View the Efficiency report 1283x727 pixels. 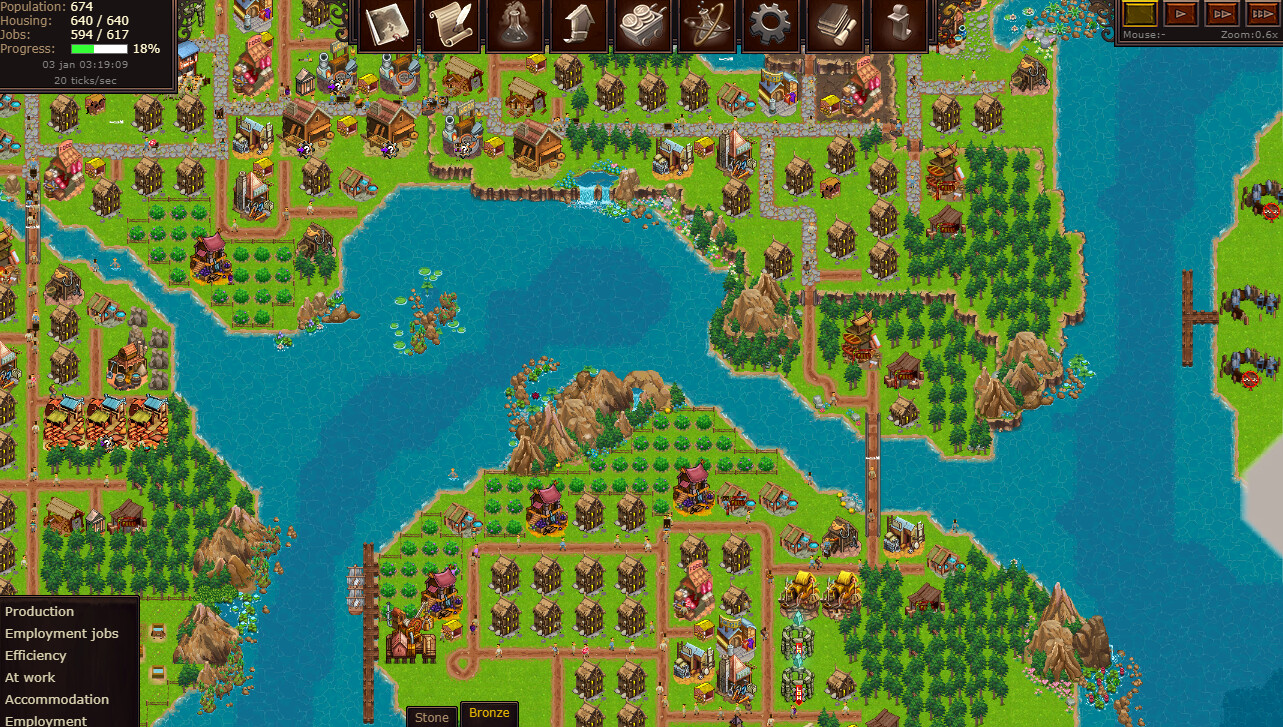coord(36,655)
